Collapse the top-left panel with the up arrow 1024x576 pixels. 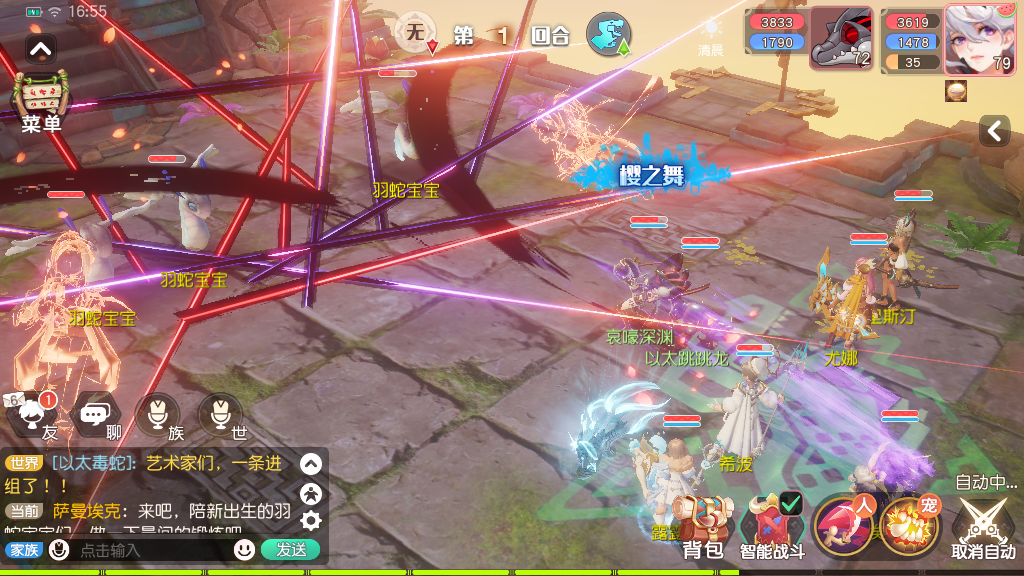(41, 47)
